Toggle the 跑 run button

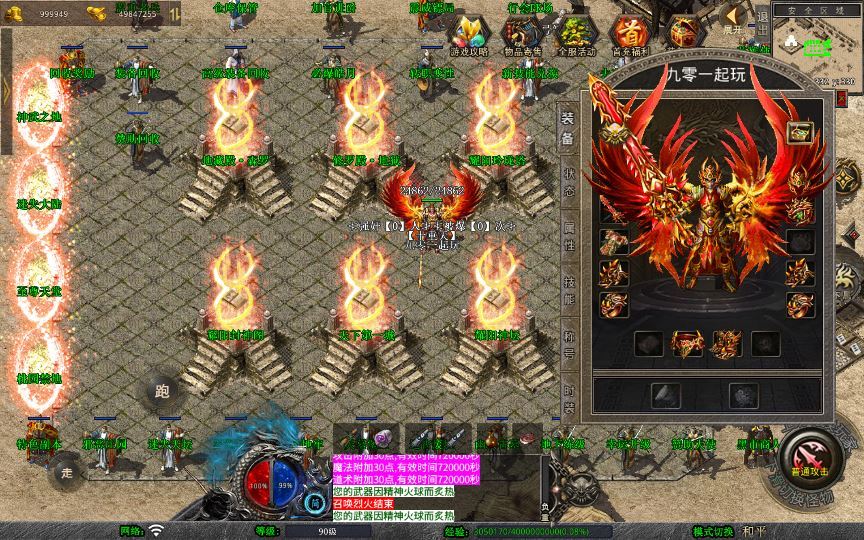click(x=163, y=390)
